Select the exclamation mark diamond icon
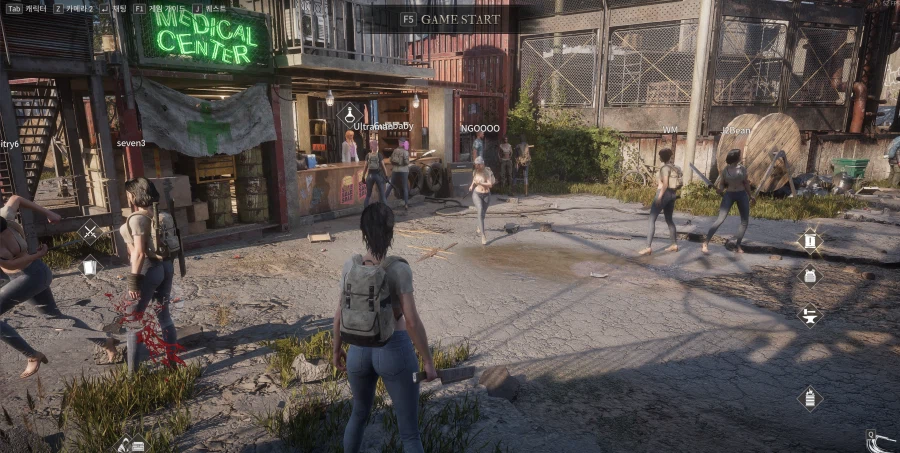This screenshot has width=900, height=453. coord(809,240)
